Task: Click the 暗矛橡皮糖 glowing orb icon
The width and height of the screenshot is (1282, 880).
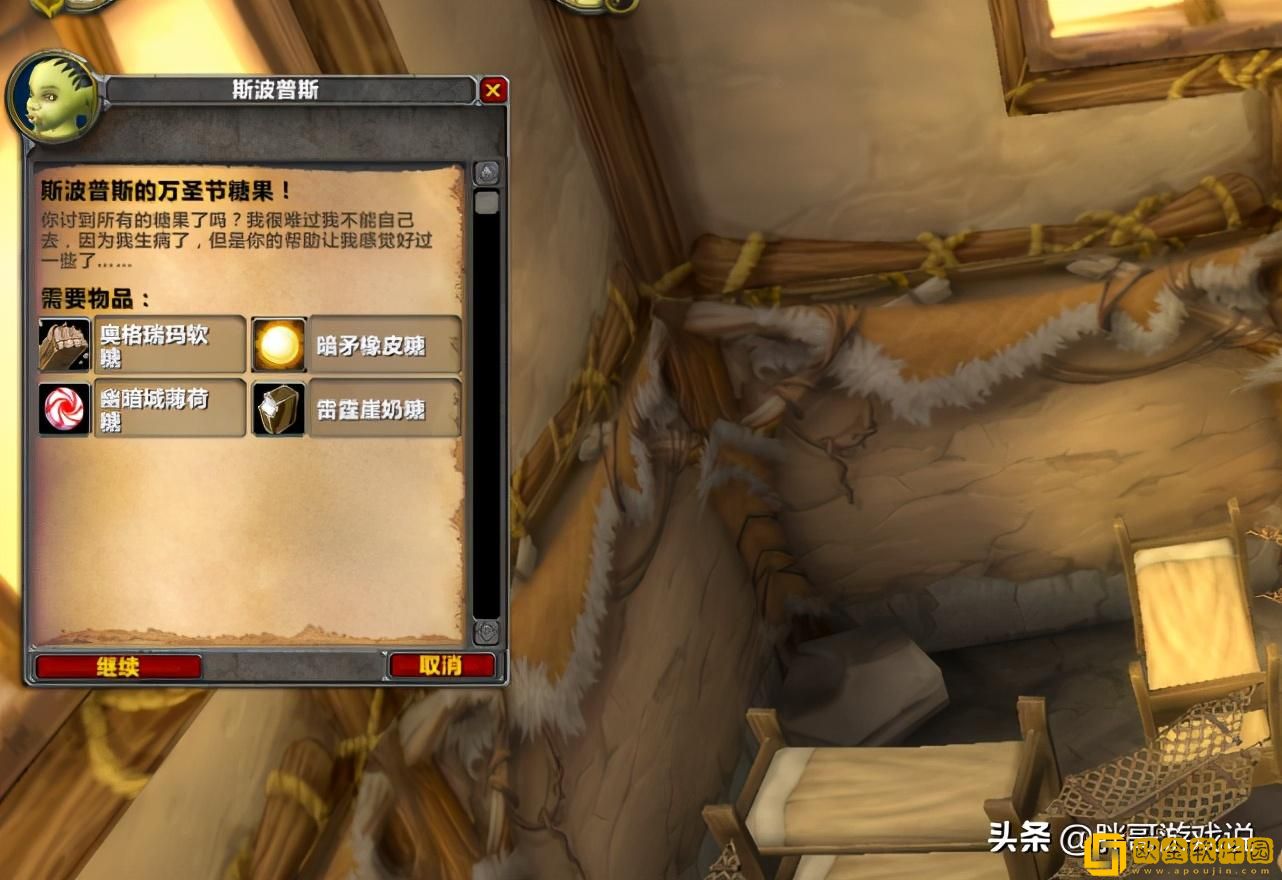Action: click(x=278, y=344)
